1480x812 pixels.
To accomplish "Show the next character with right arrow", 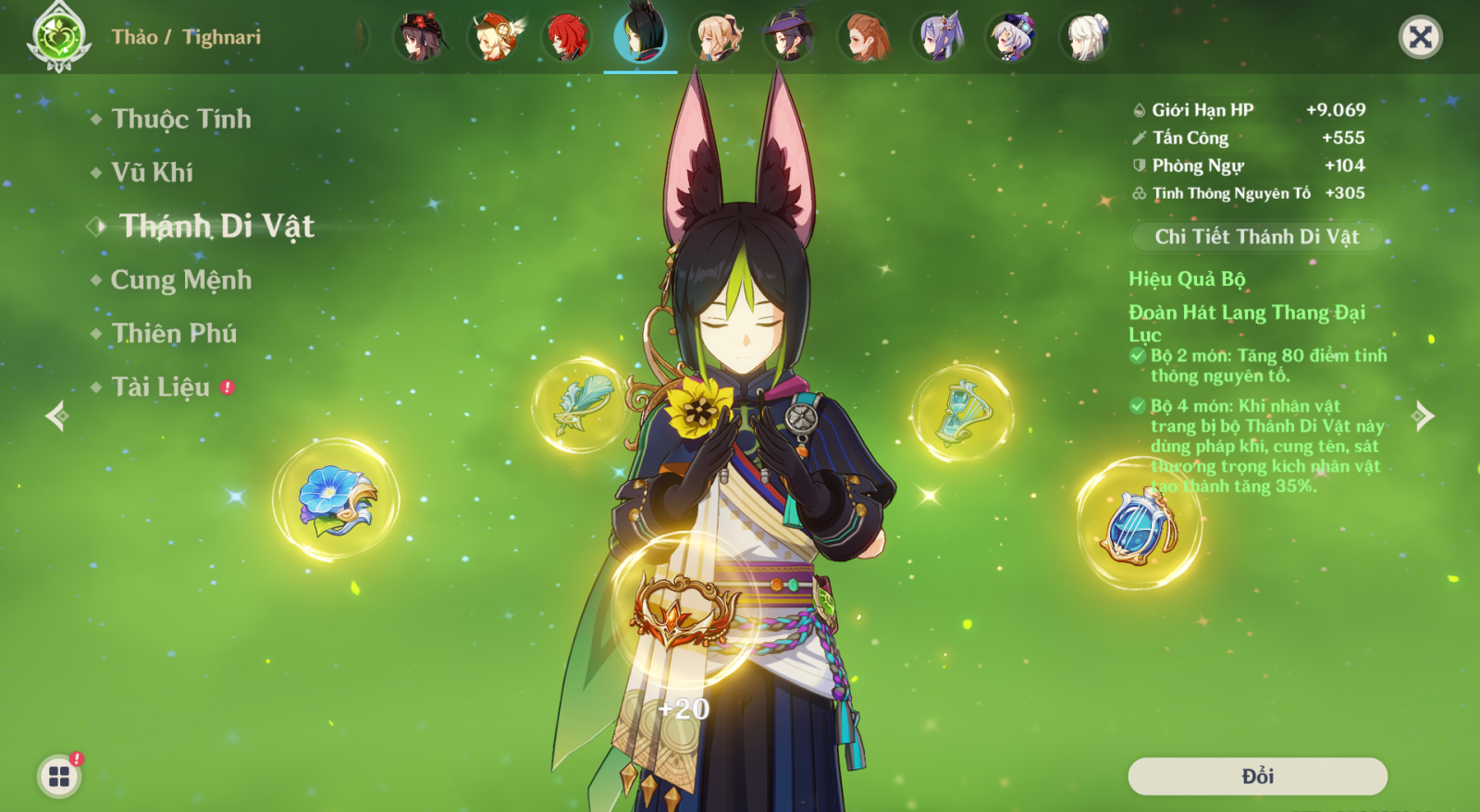I will coord(1423,416).
